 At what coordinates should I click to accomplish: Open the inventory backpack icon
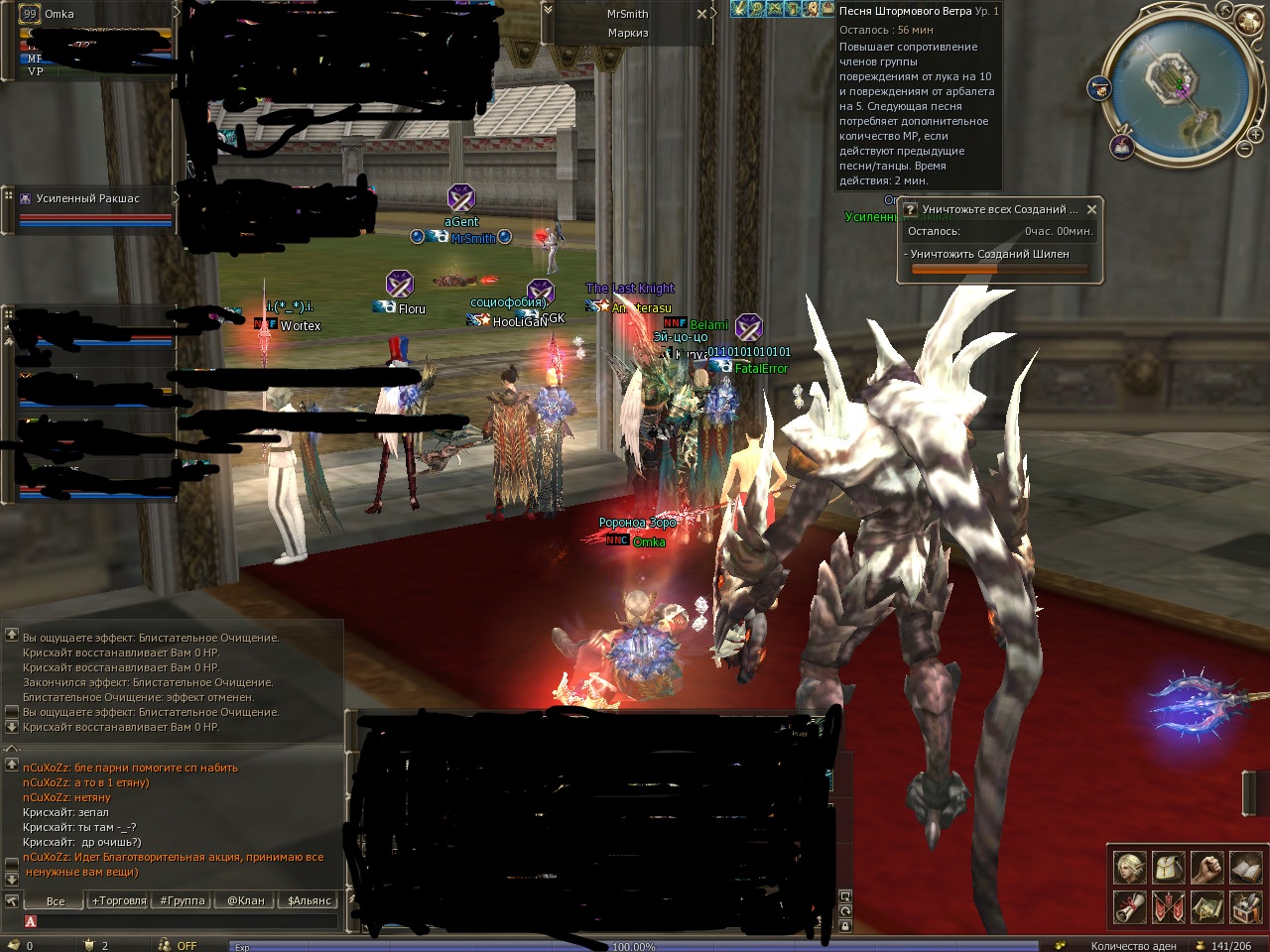tap(1168, 867)
